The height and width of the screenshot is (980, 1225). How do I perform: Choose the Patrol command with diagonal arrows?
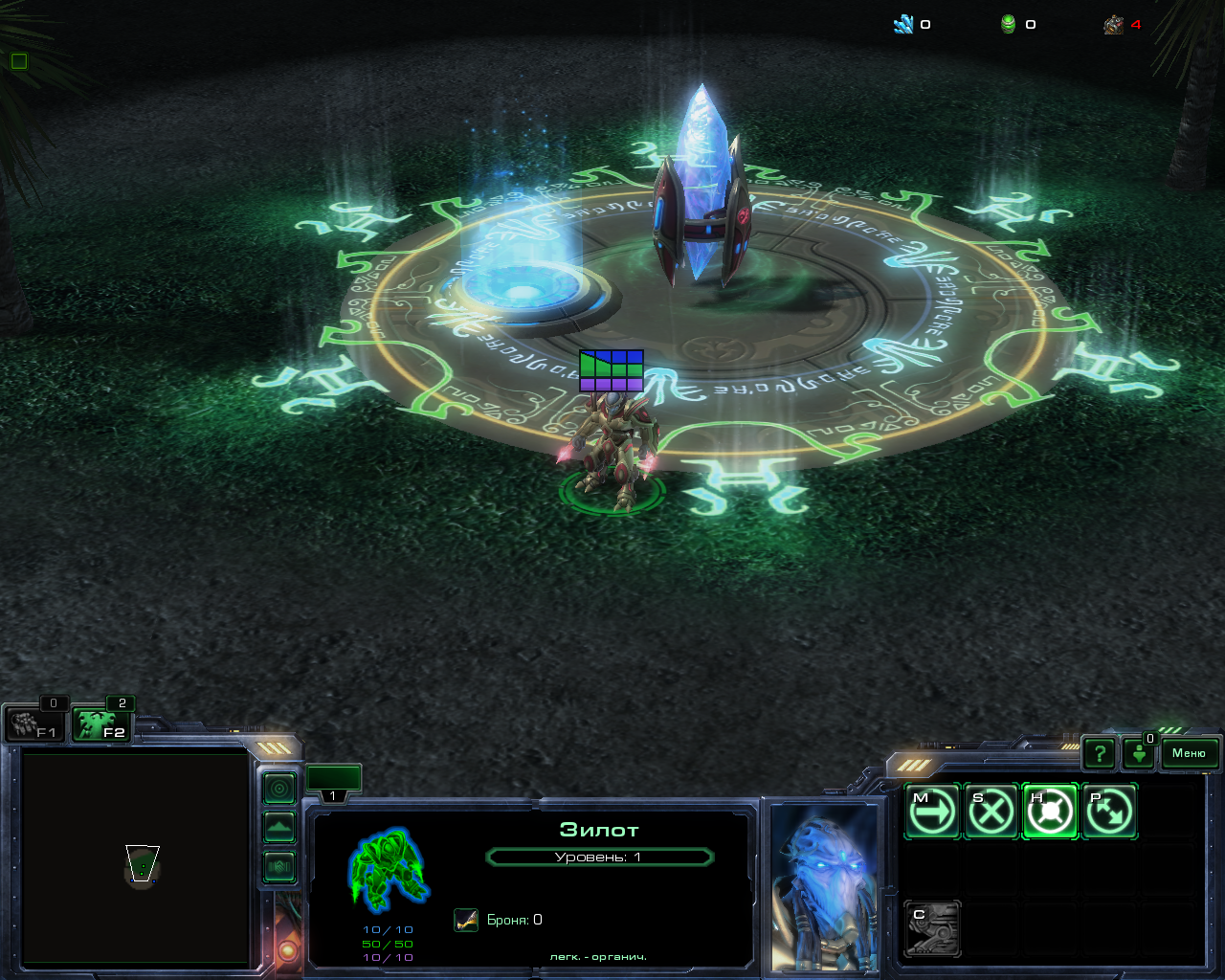coord(1108,812)
